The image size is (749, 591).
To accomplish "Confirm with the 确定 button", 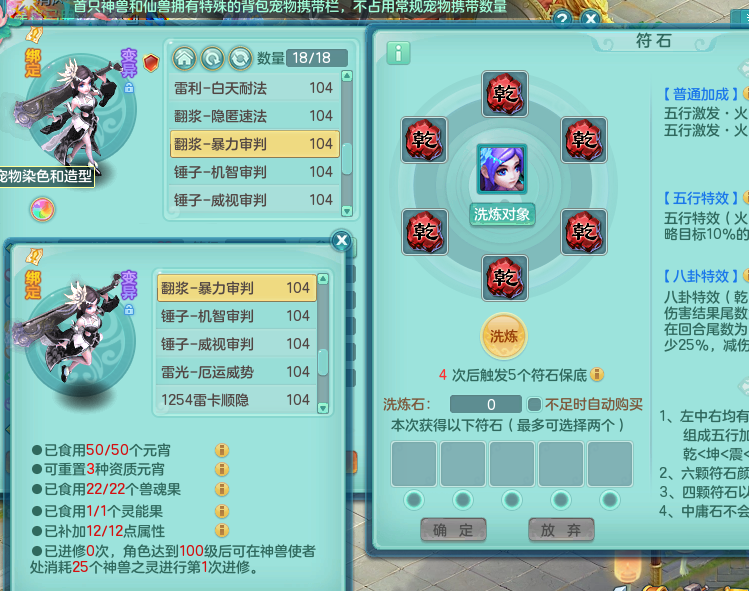I will [453, 530].
